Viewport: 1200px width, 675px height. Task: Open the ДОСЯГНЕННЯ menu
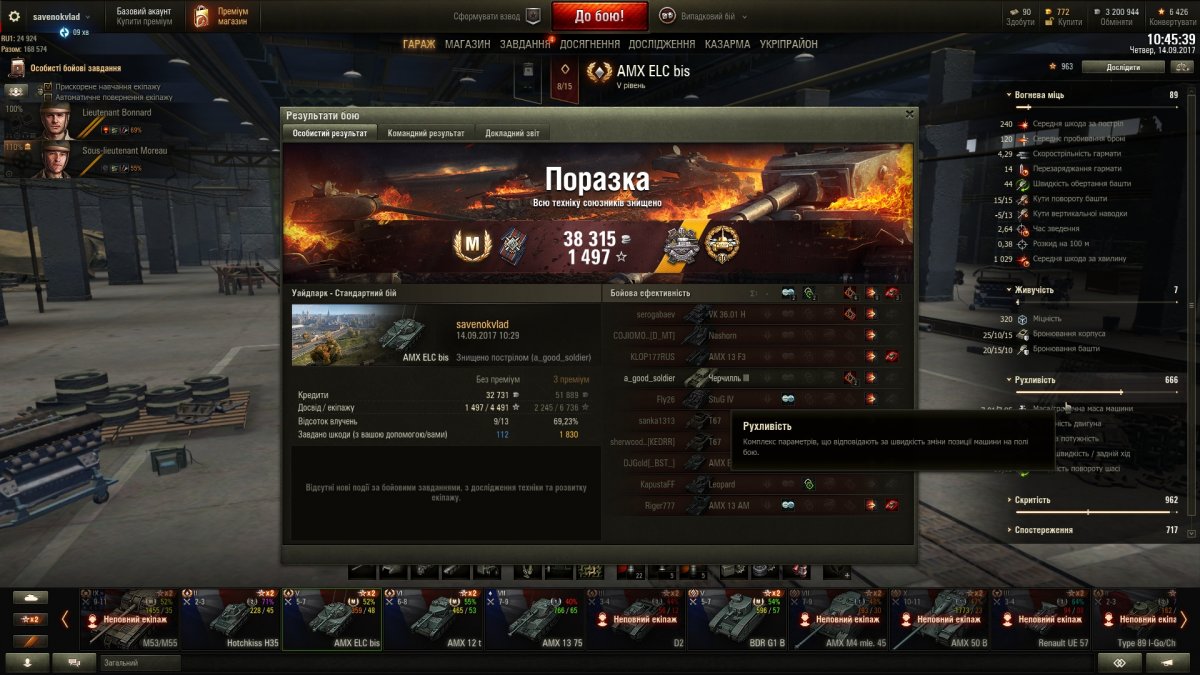pyautogui.click(x=590, y=44)
